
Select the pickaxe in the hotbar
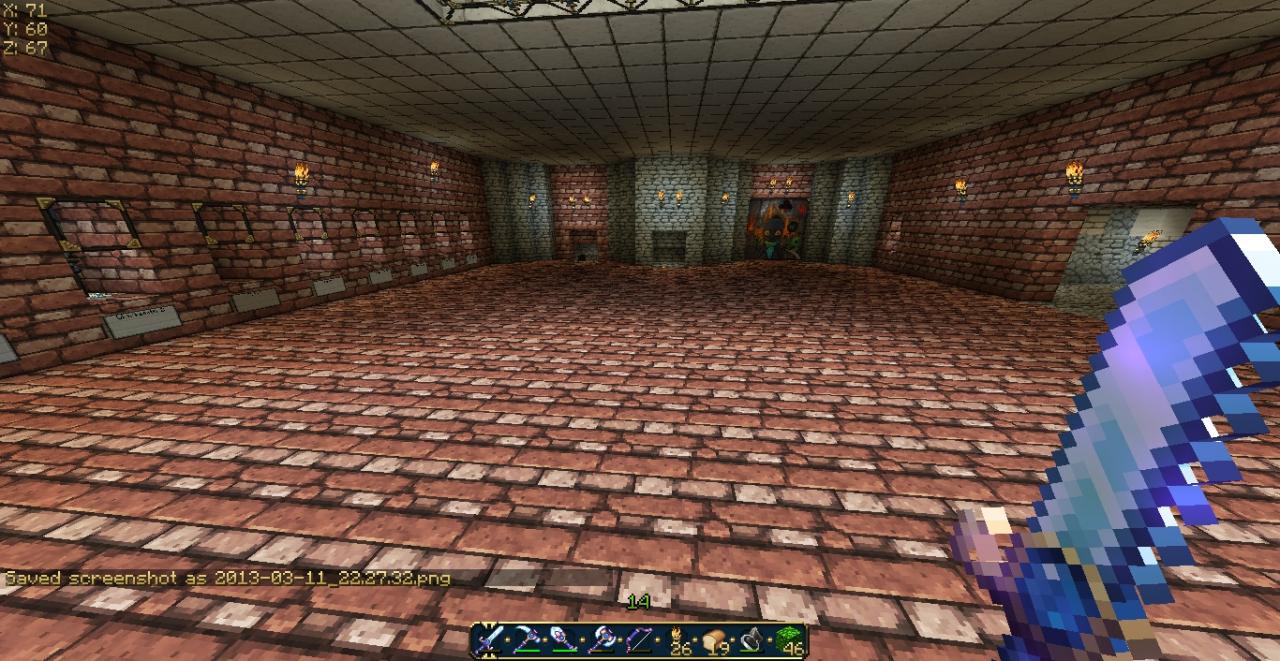tap(527, 640)
